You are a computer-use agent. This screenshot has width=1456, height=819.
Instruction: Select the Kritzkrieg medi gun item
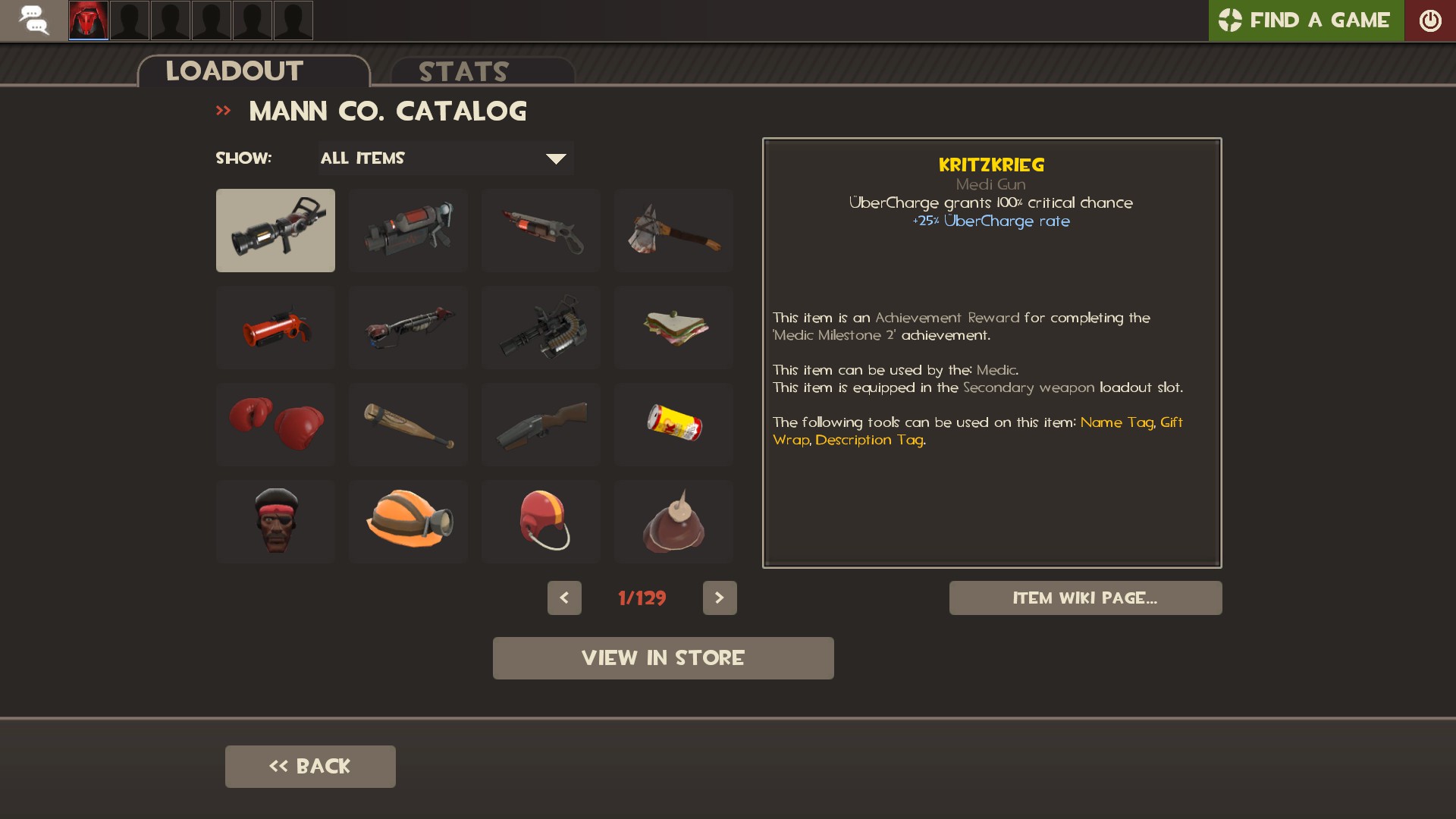(275, 231)
